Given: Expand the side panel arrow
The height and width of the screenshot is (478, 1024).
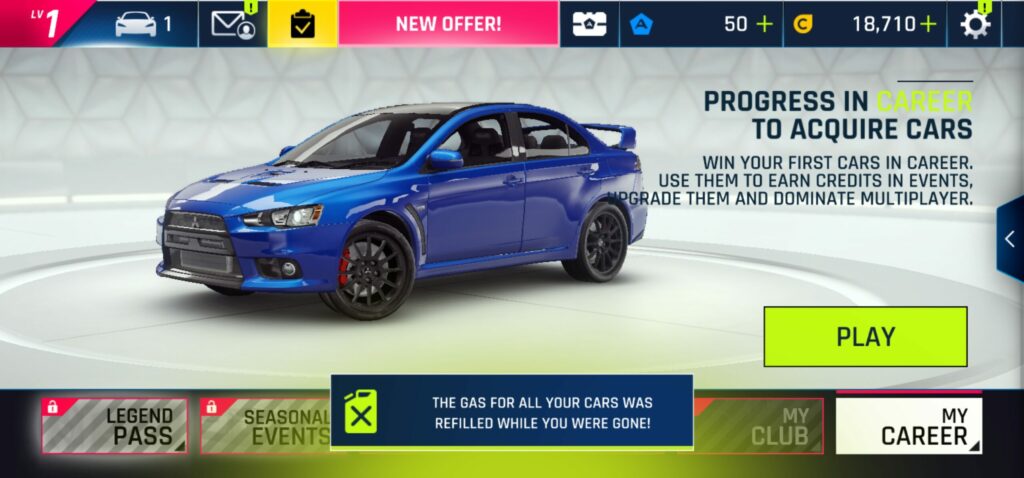Looking at the screenshot, I should [1010, 238].
